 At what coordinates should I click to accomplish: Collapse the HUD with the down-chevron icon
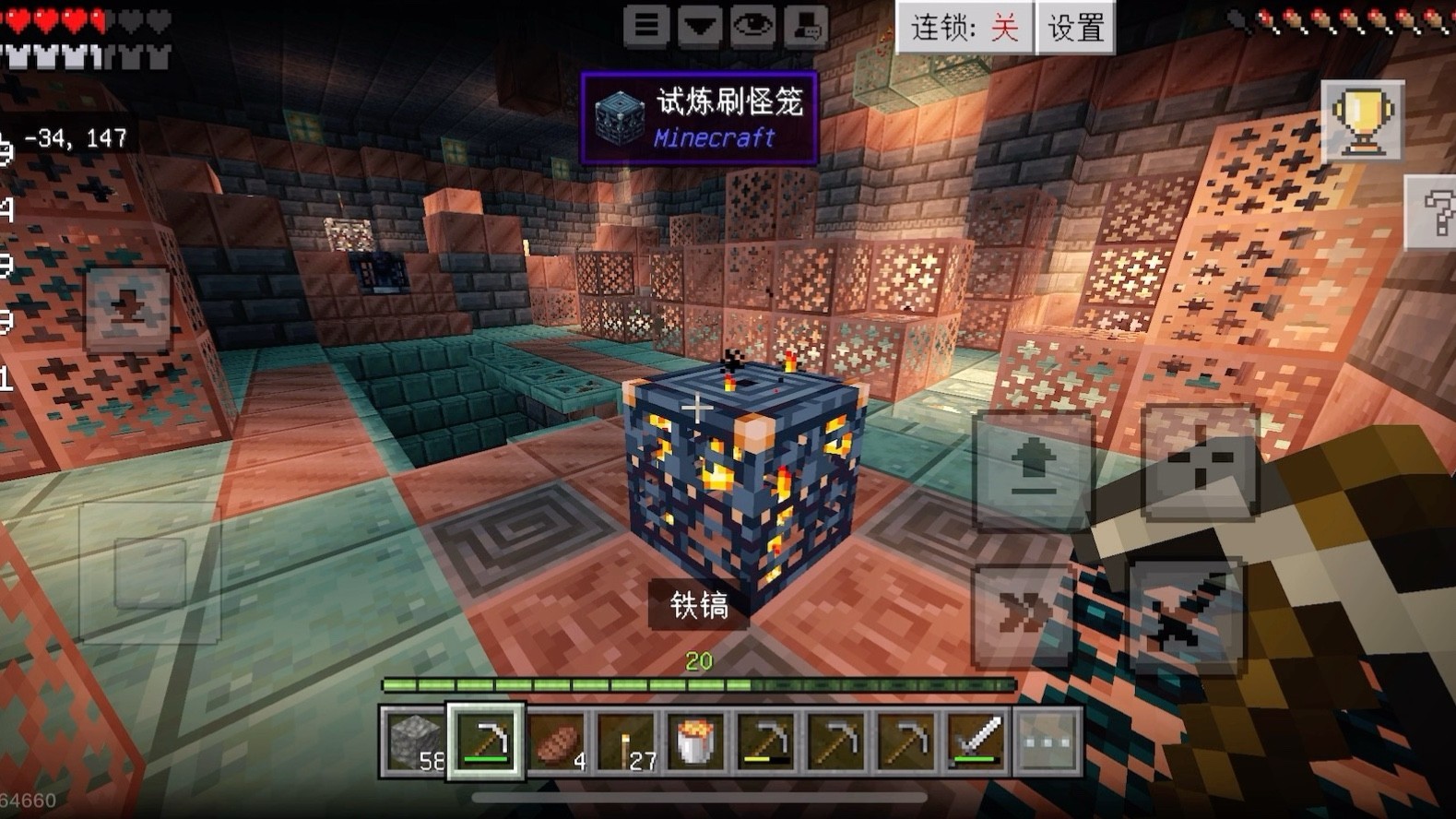(700, 26)
